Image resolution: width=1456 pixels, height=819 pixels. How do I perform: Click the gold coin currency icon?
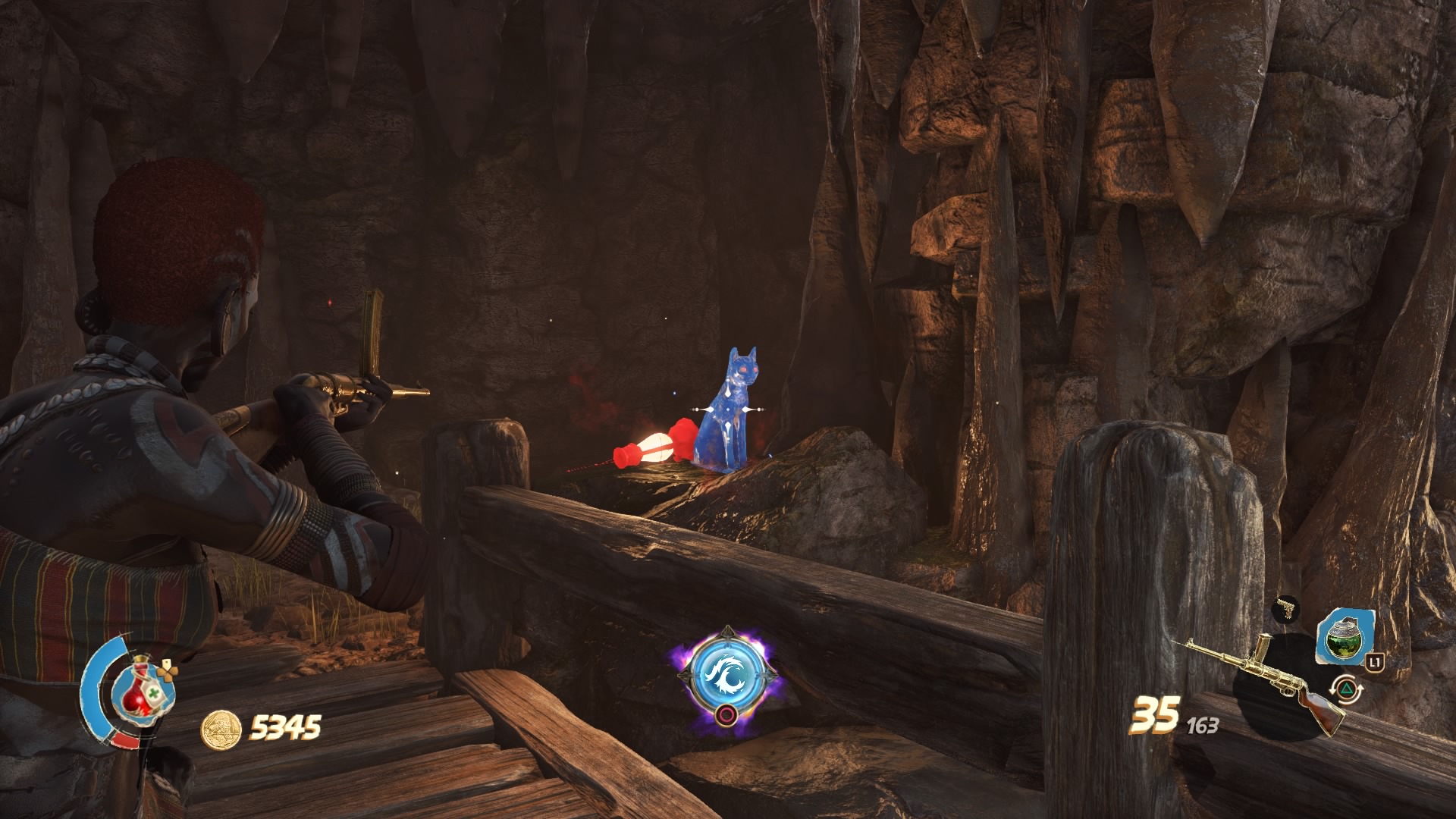click(x=221, y=729)
